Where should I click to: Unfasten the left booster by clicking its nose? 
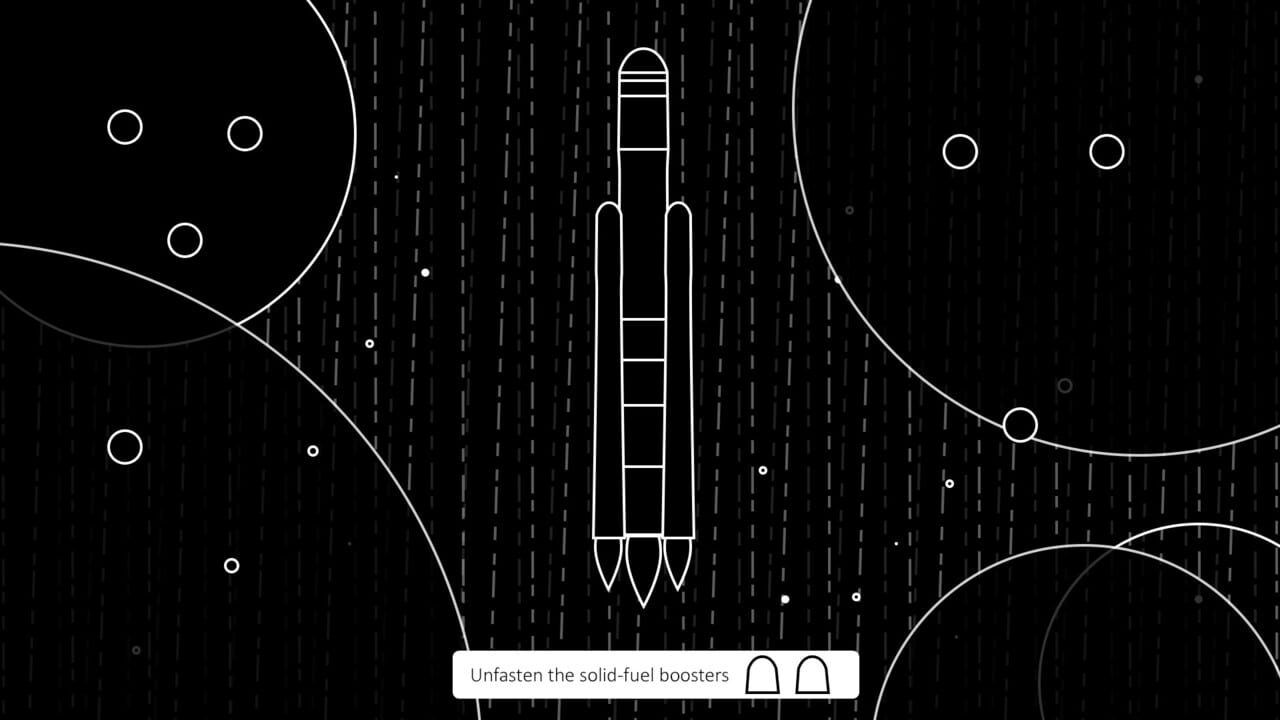pyautogui.click(x=610, y=210)
